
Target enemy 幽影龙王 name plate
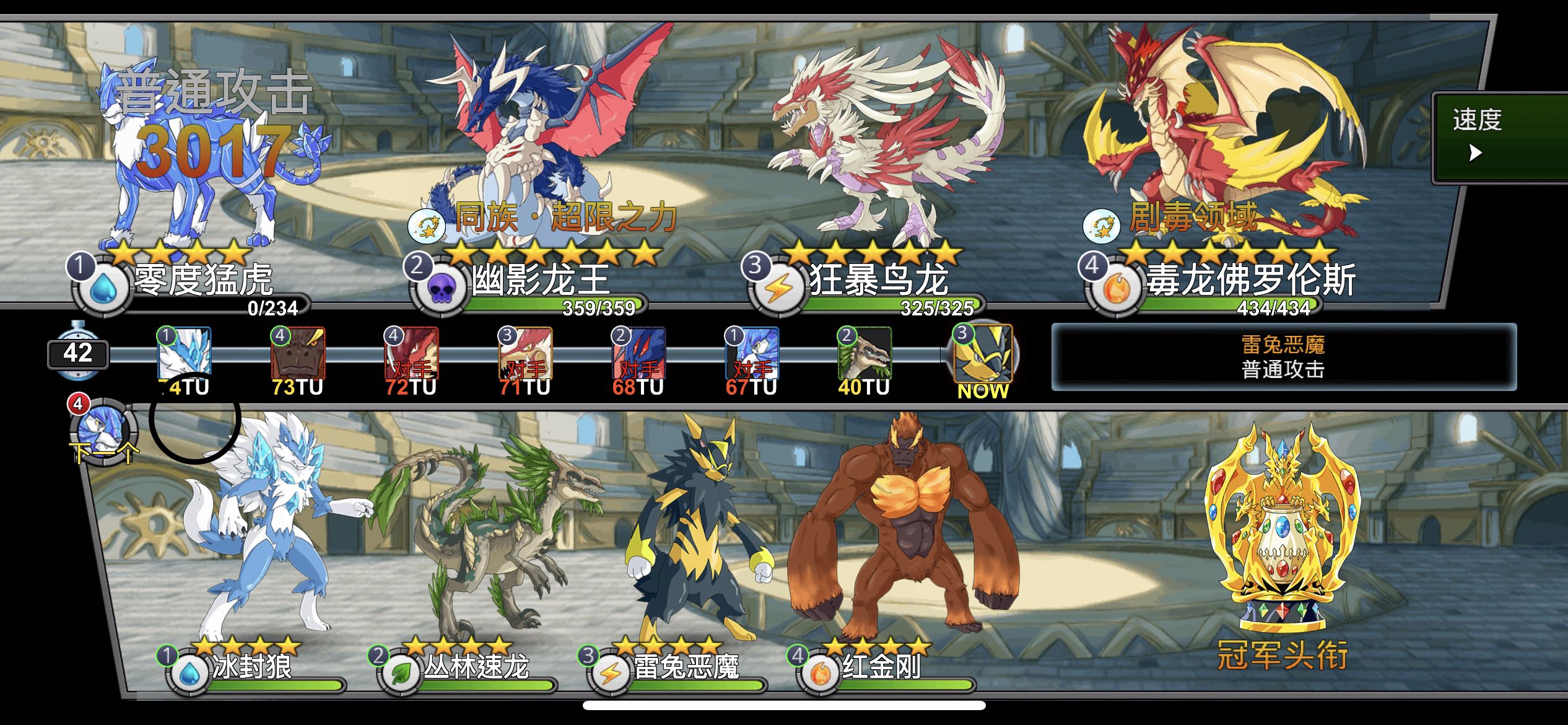click(540, 280)
